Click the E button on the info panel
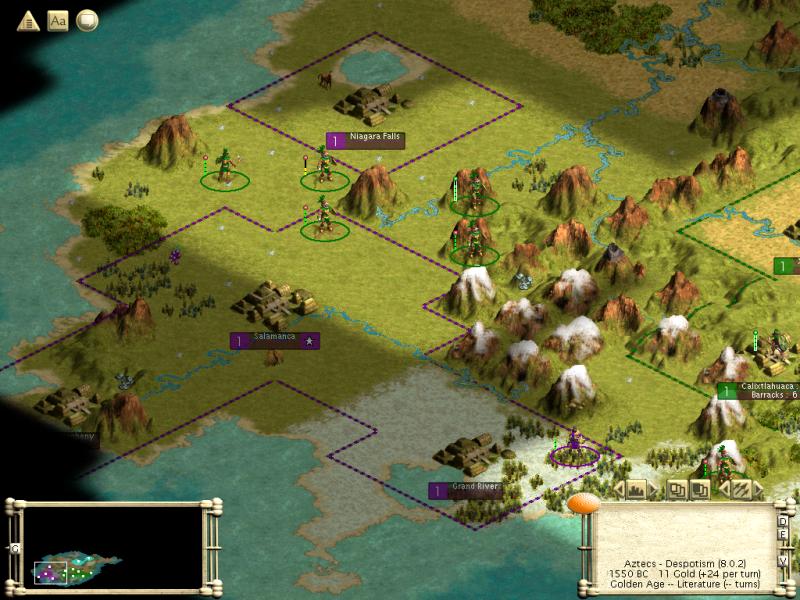 click(783, 534)
